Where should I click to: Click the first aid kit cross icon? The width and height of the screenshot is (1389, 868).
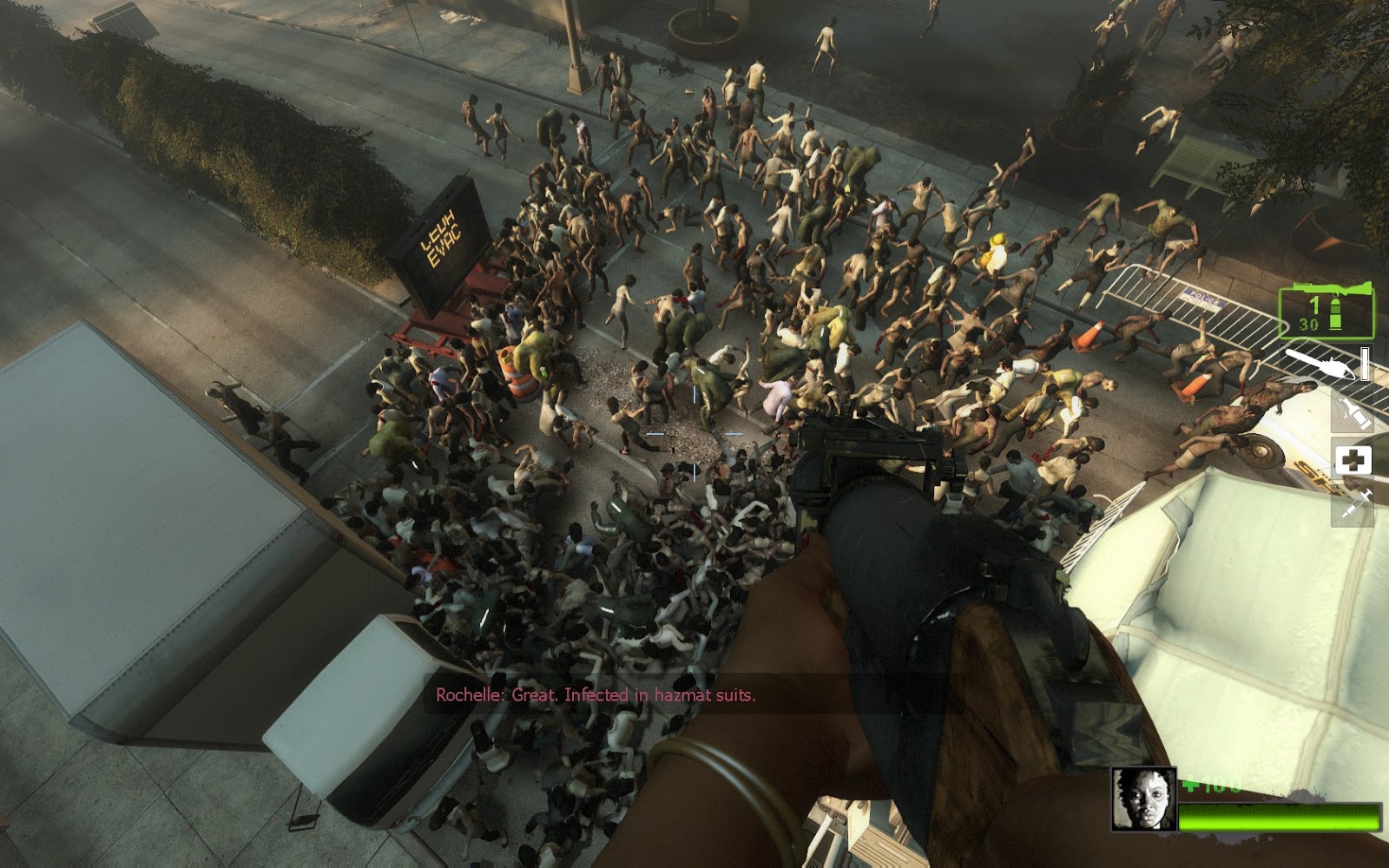coord(1353,458)
